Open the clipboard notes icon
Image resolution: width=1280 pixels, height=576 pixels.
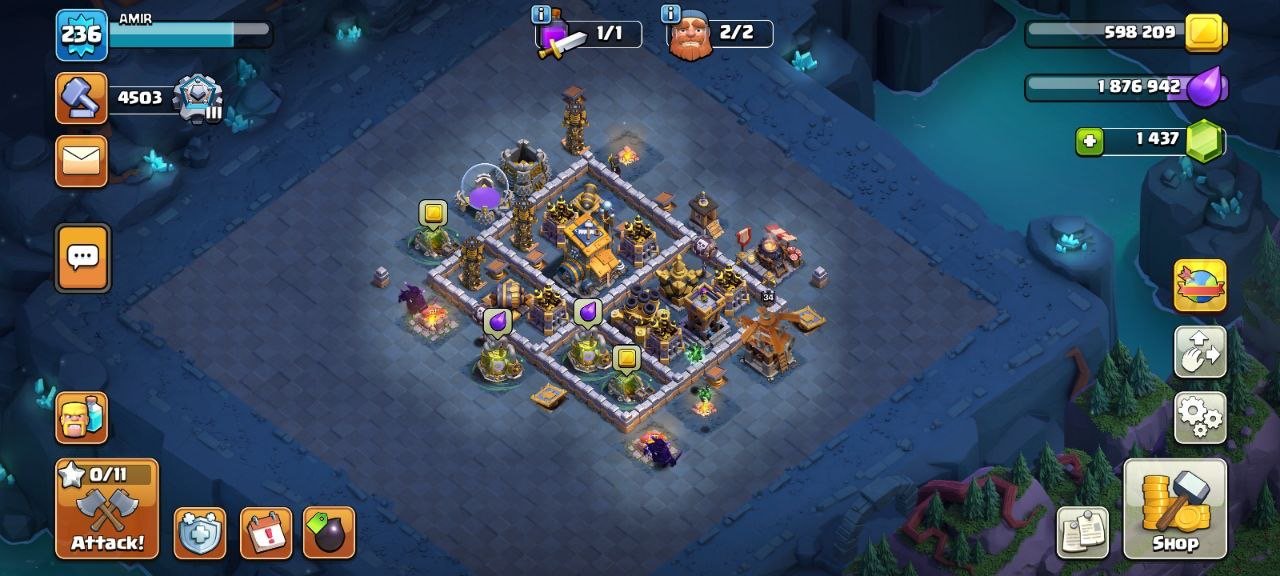[x=1084, y=532]
